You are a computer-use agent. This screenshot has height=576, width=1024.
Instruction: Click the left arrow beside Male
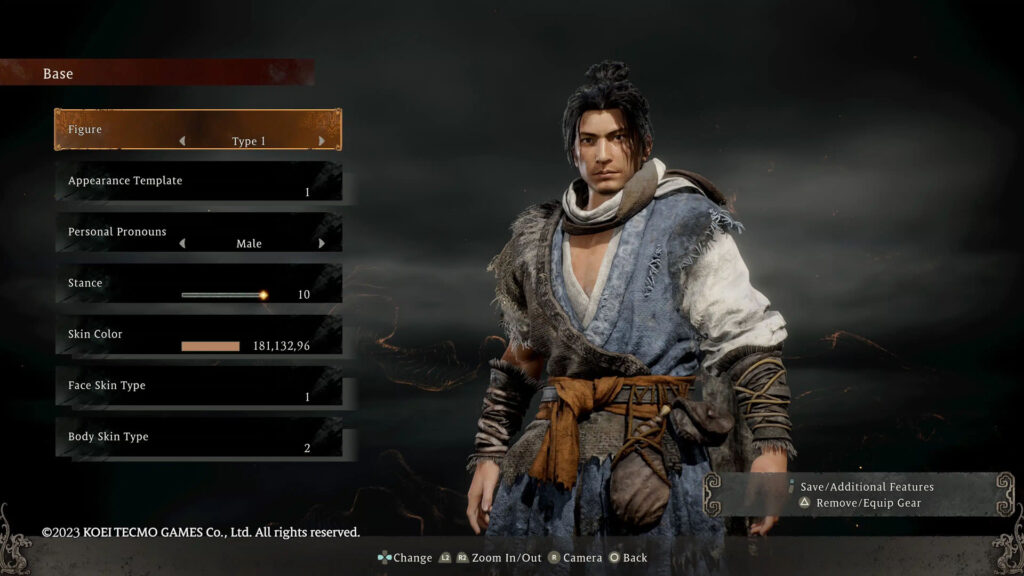(182, 244)
